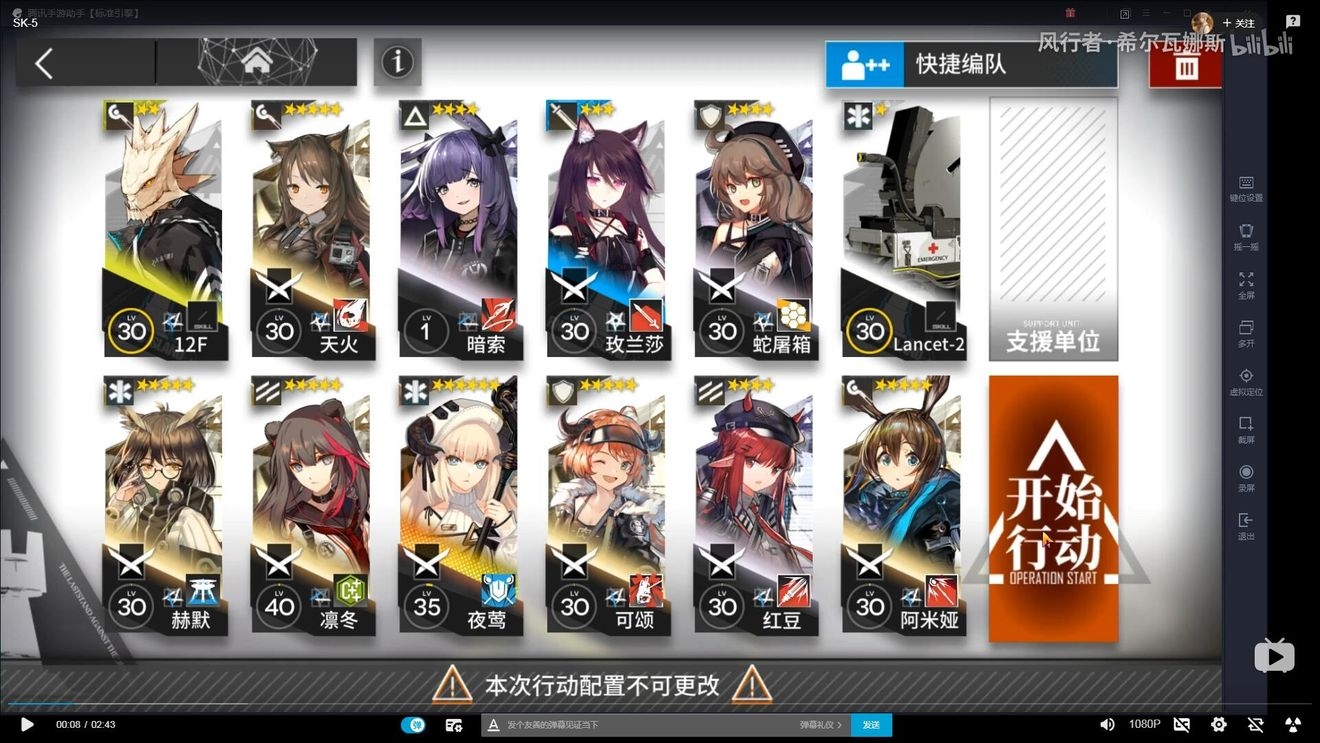
Task: Clear the squad with the trash button
Action: point(1185,67)
